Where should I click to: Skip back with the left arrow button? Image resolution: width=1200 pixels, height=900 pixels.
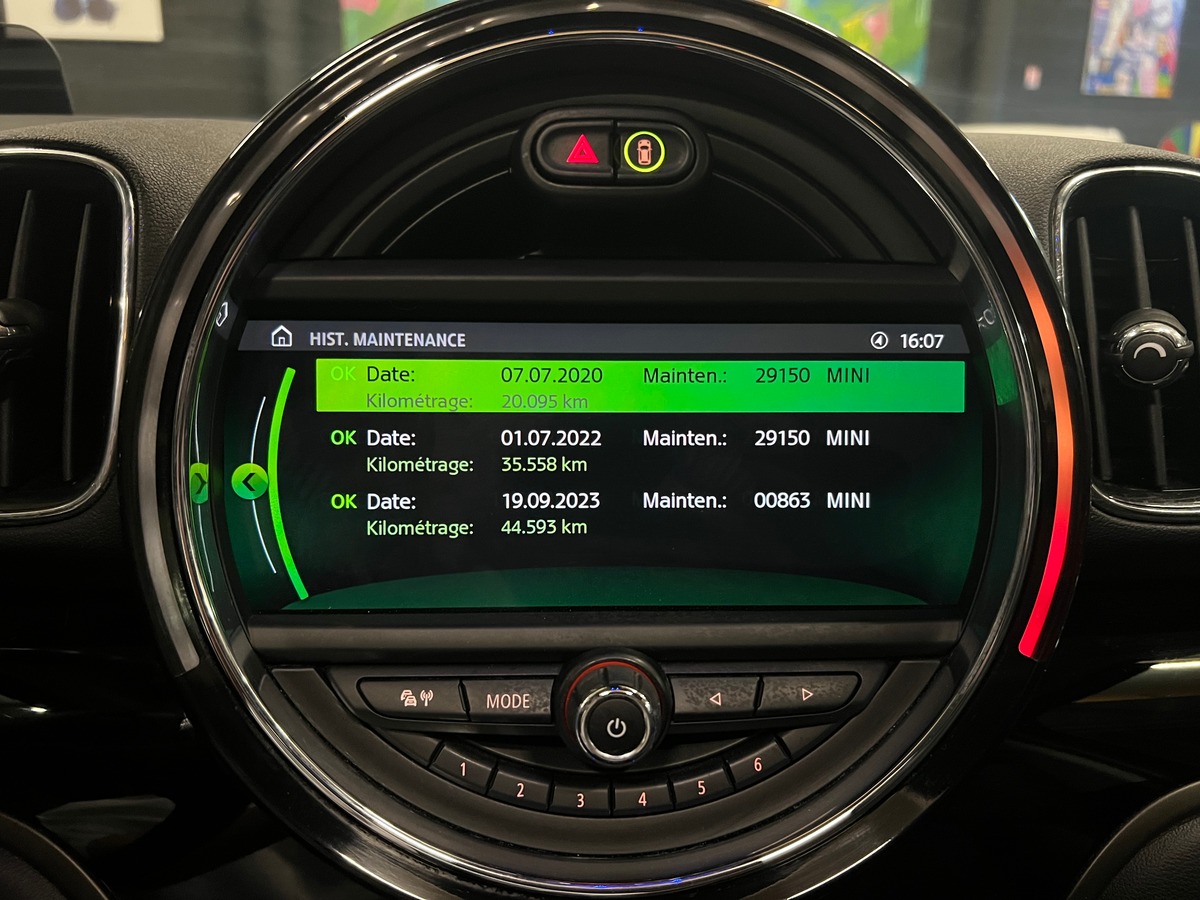[714, 698]
